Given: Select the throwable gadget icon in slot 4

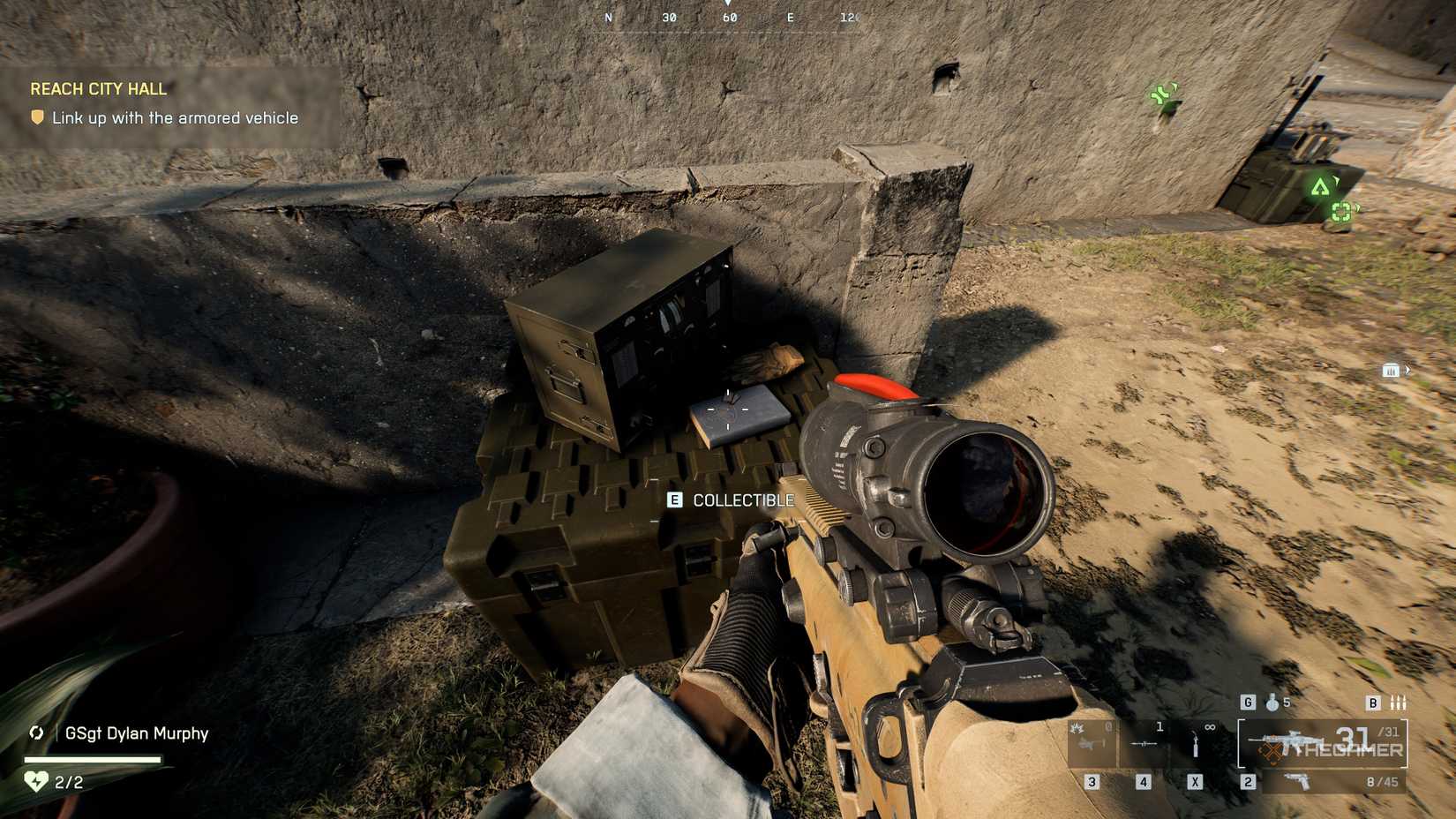Looking at the screenshot, I should pyautogui.click(x=1143, y=746).
